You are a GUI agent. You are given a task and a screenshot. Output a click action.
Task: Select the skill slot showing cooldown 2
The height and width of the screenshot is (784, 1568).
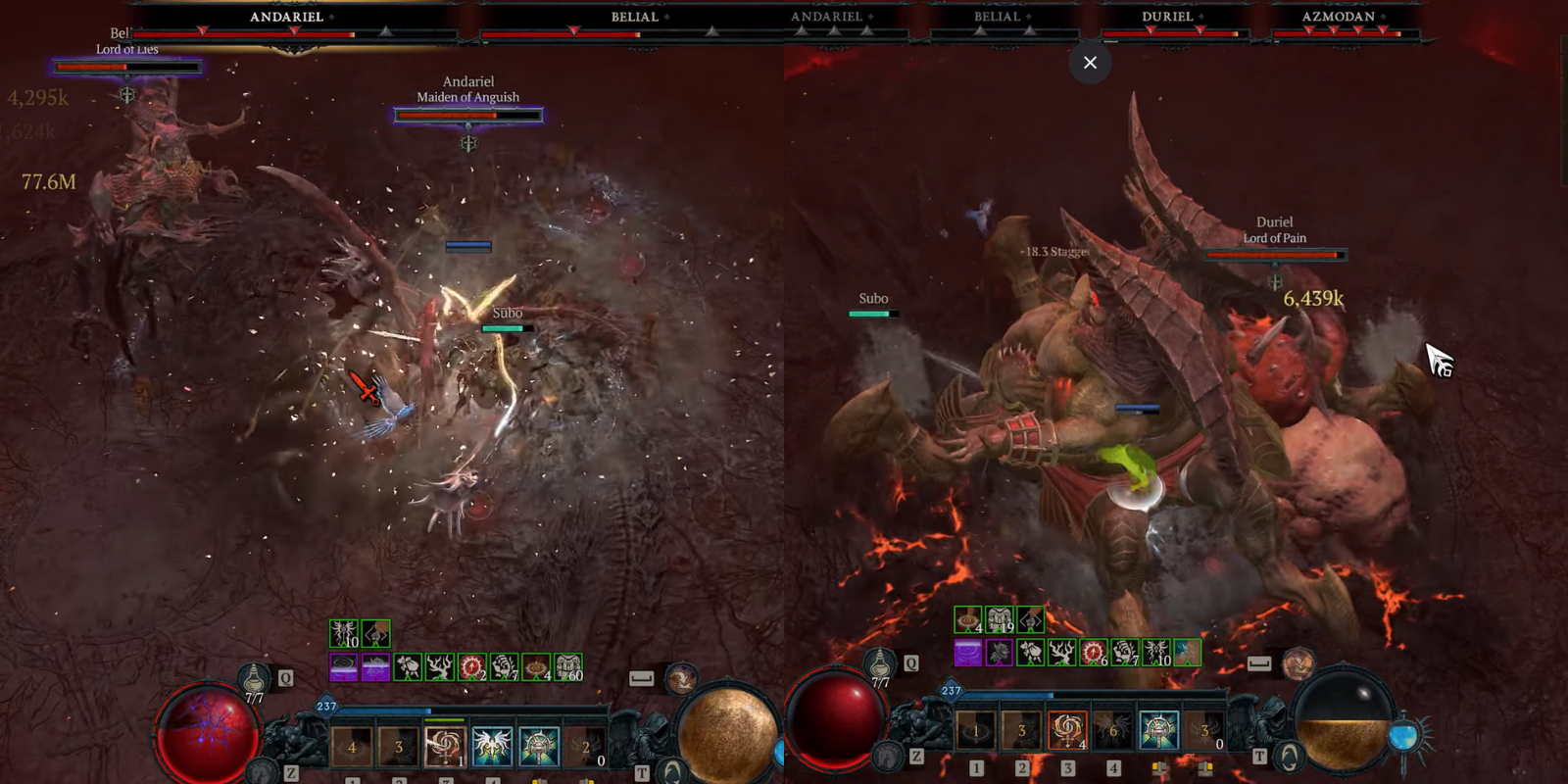(586, 747)
